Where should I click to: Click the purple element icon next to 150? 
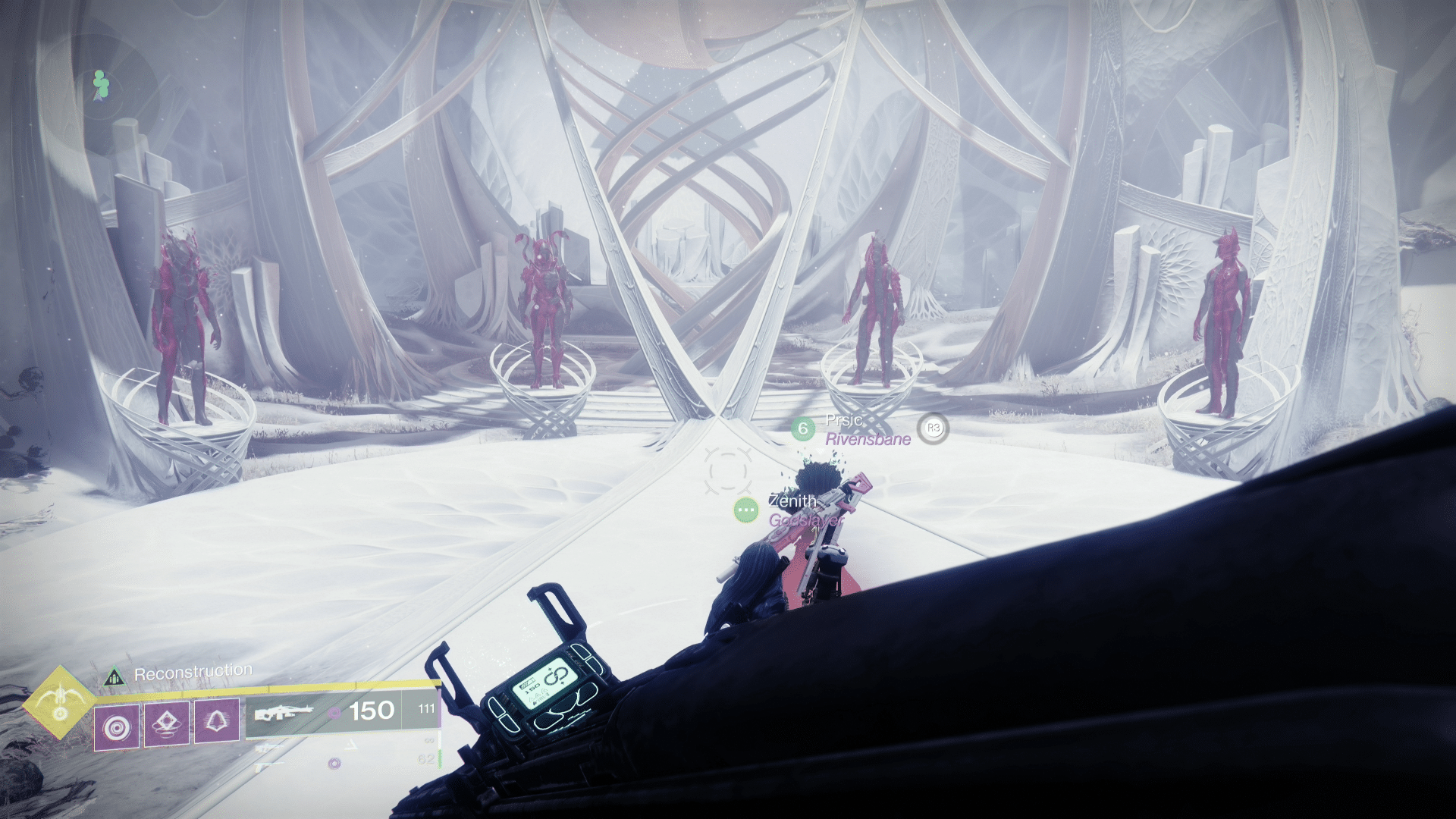(334, 711)
